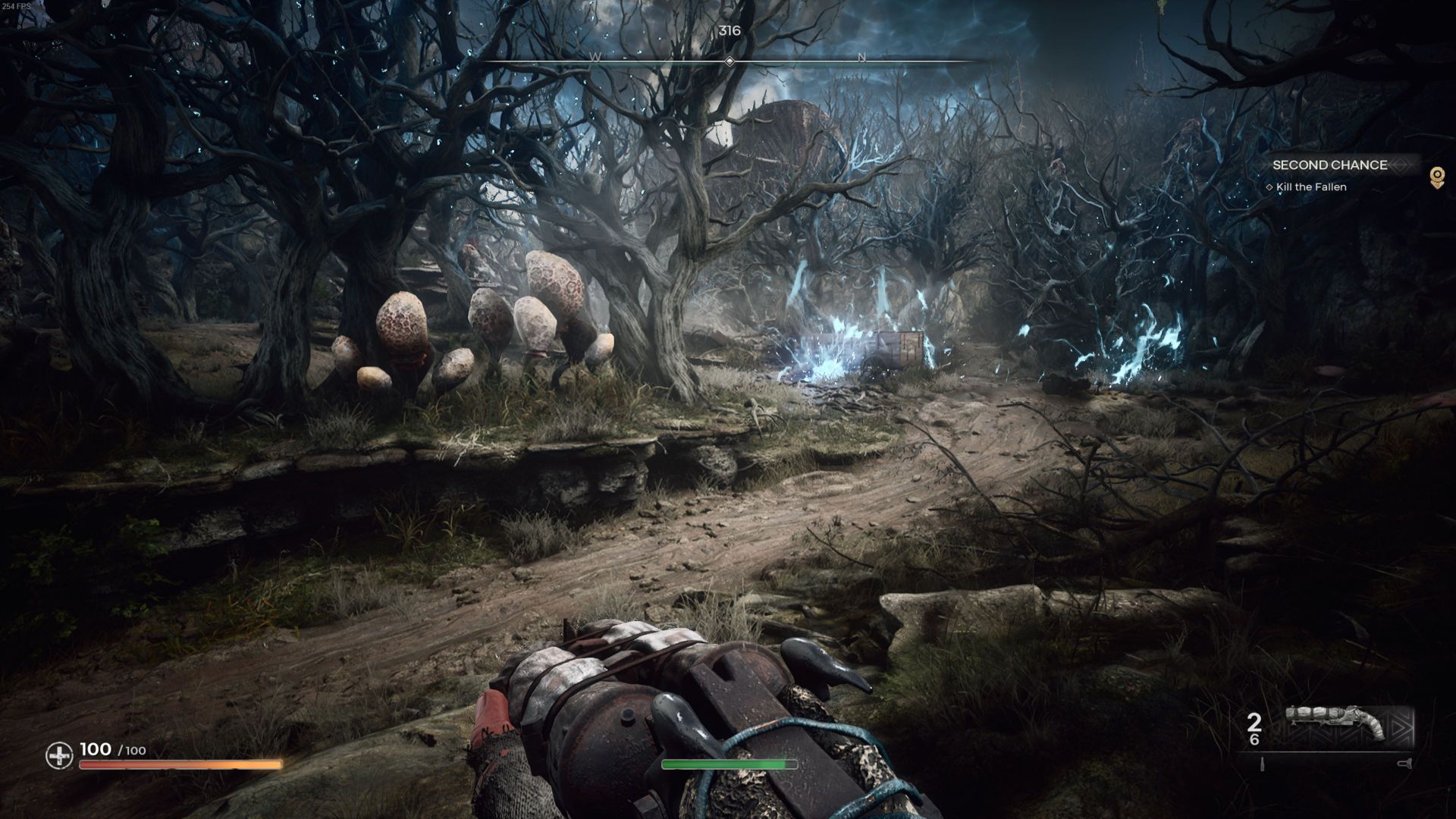
Task: Open the Second Chance quest tracker
Action: [x=1329, y=165]
